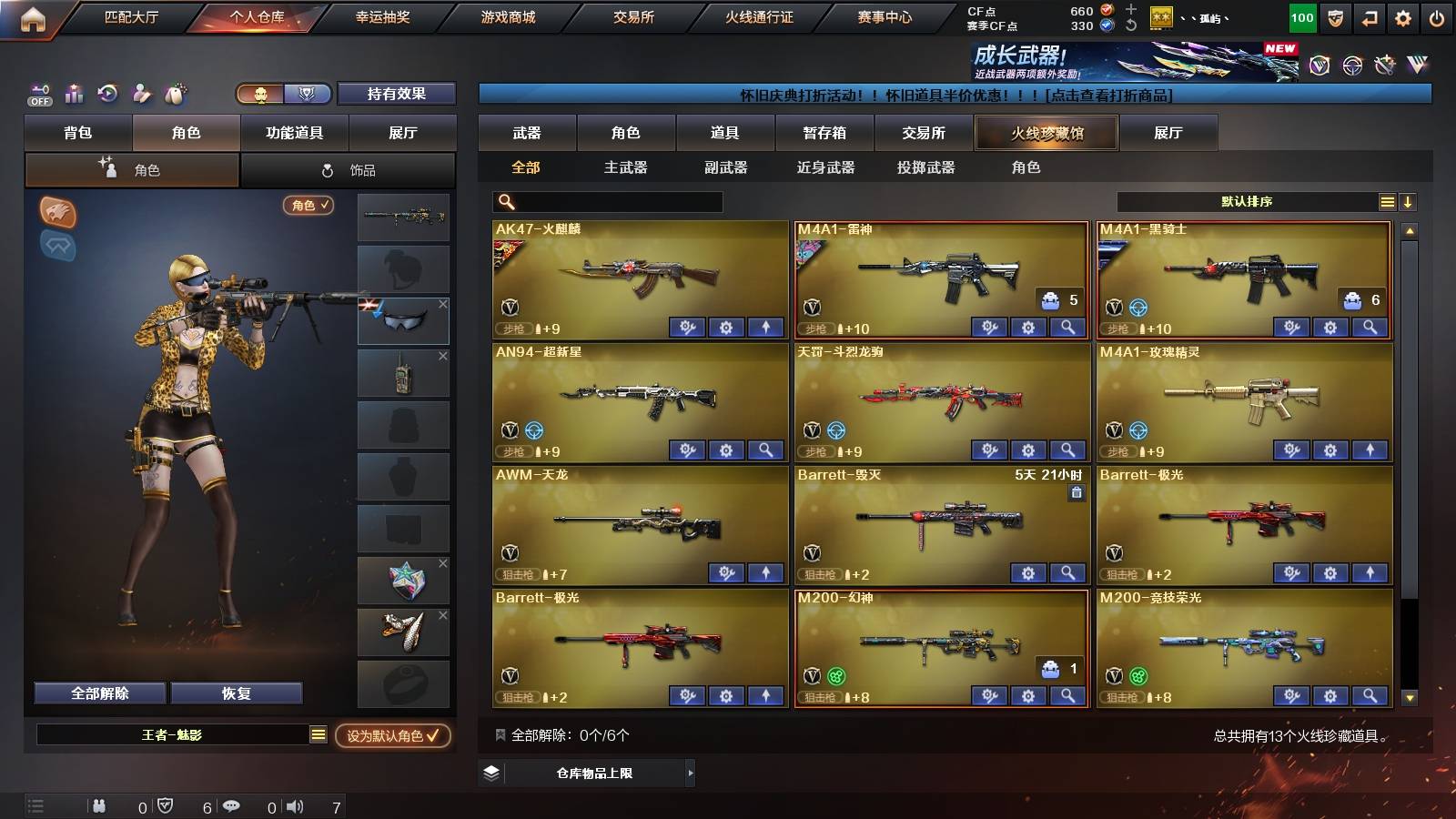Open the security shield icon at top right
Screen dimensions: 1456x819
(x=1337, y=16)
